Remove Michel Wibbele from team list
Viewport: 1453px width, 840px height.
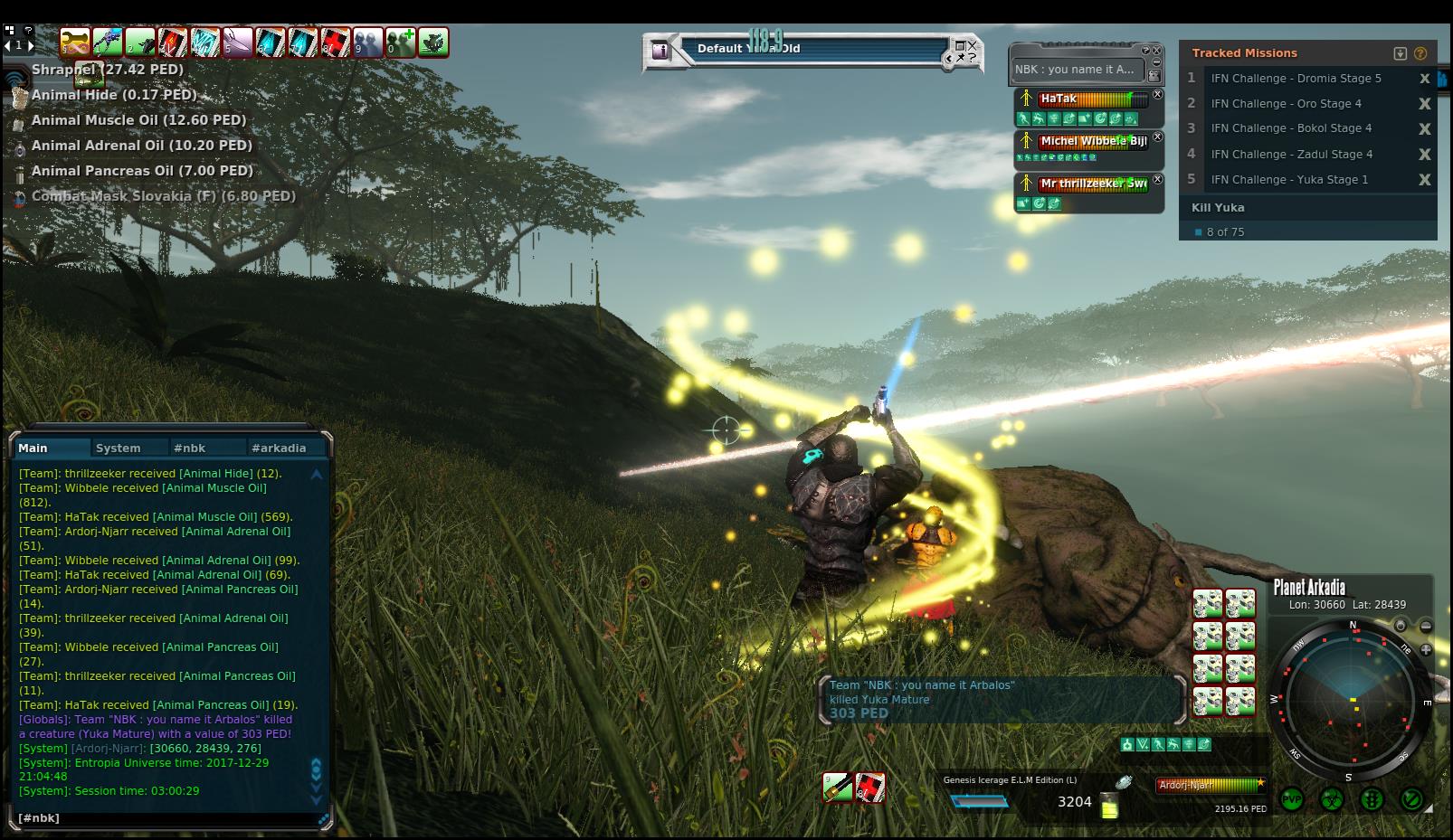(1158, 137)
